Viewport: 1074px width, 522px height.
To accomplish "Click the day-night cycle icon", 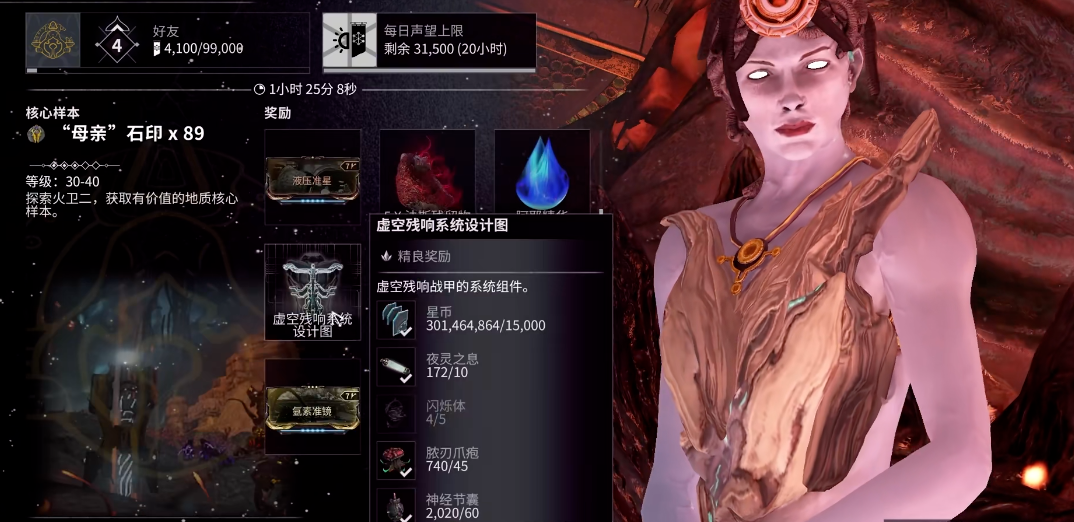I will pyautogui.click(x=349, y=40).
